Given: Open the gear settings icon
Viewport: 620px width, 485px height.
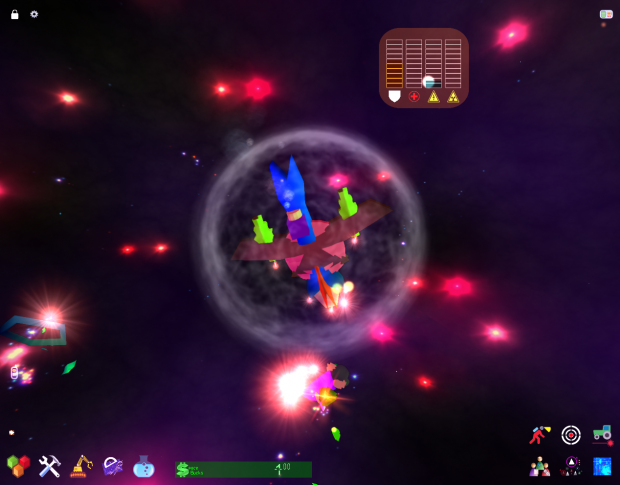Looking at the screenshot, I should (34, 14).
